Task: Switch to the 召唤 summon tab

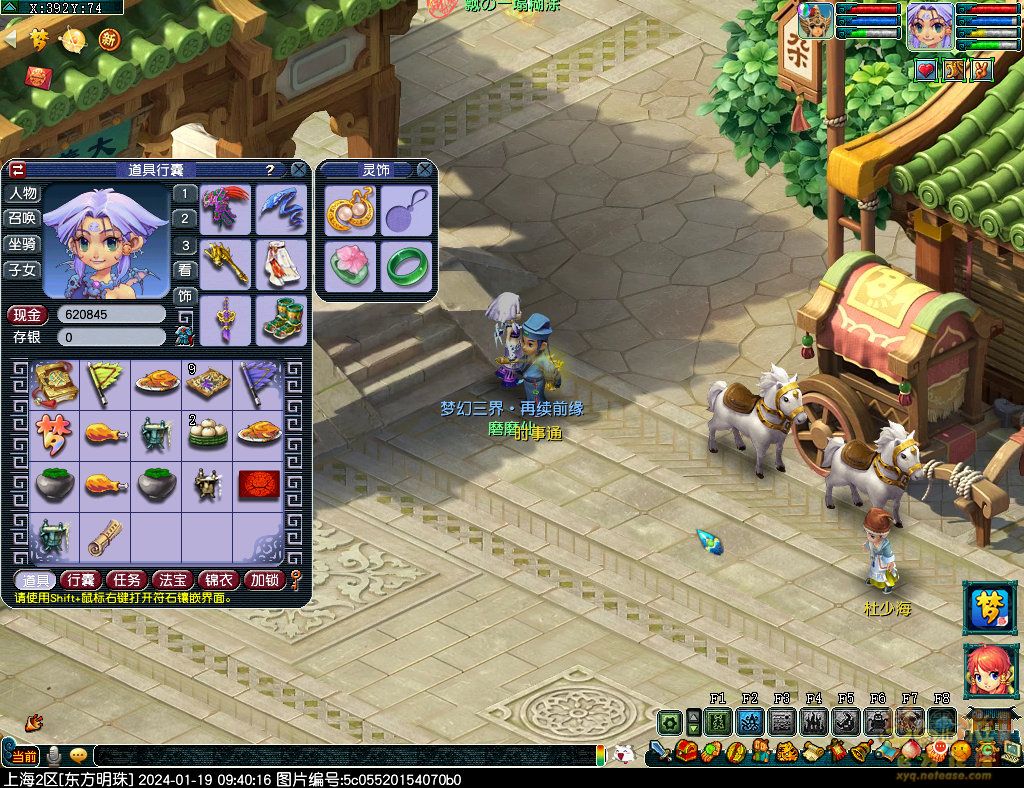Action: tap(22, 218)
